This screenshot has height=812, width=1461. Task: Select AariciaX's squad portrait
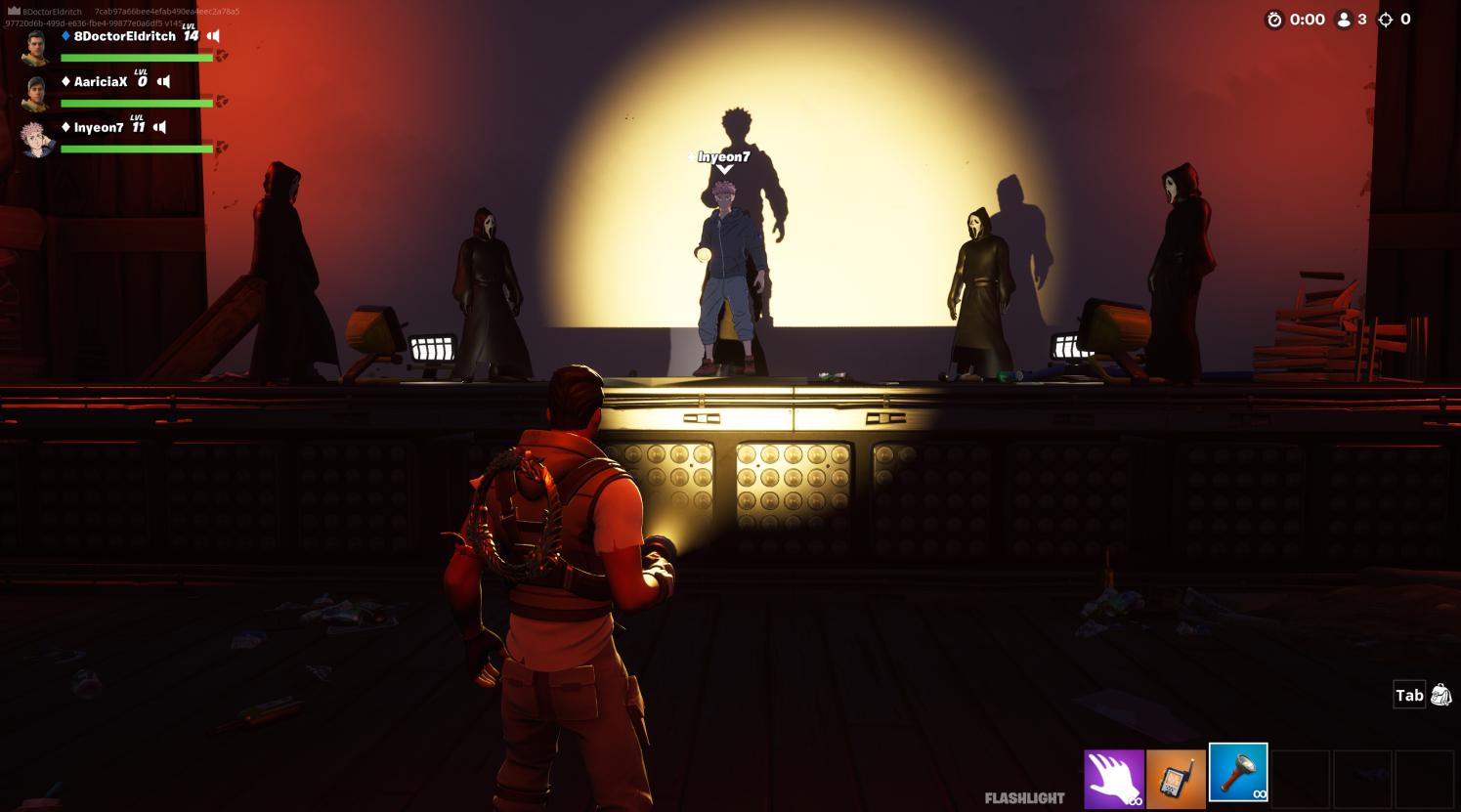pos(36,92)
